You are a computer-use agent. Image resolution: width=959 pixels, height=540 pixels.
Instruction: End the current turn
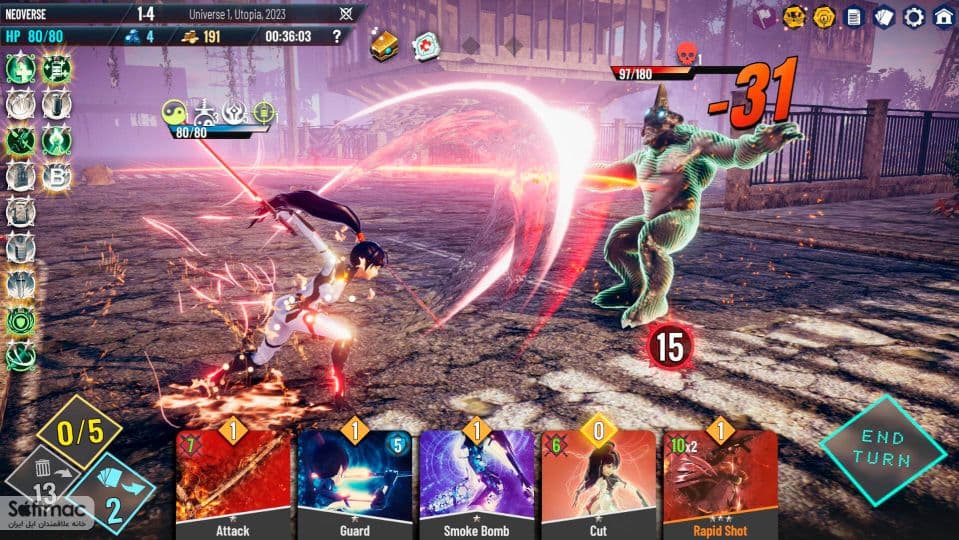point(882,449)
